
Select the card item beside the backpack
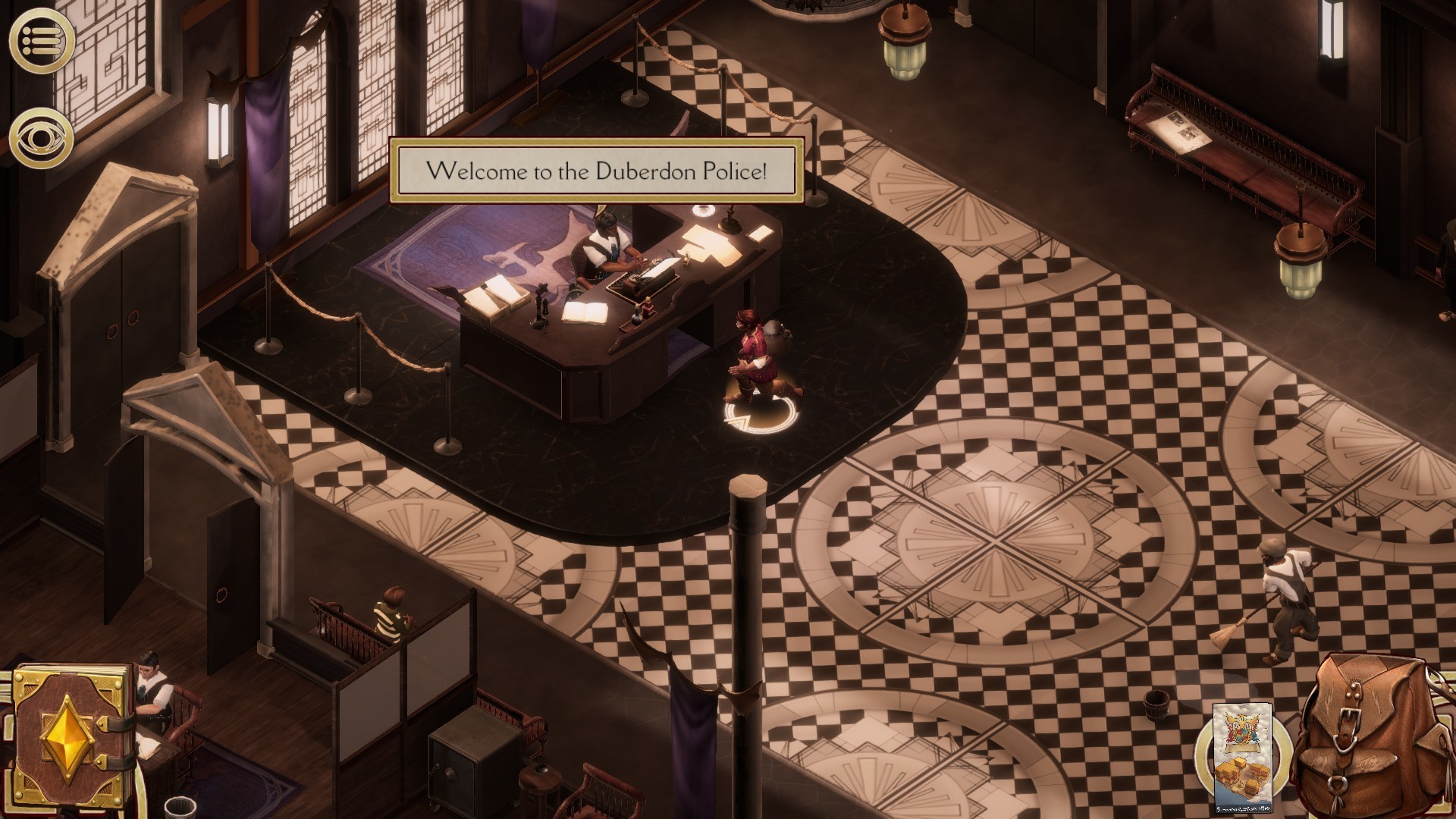coord(1241,757)
